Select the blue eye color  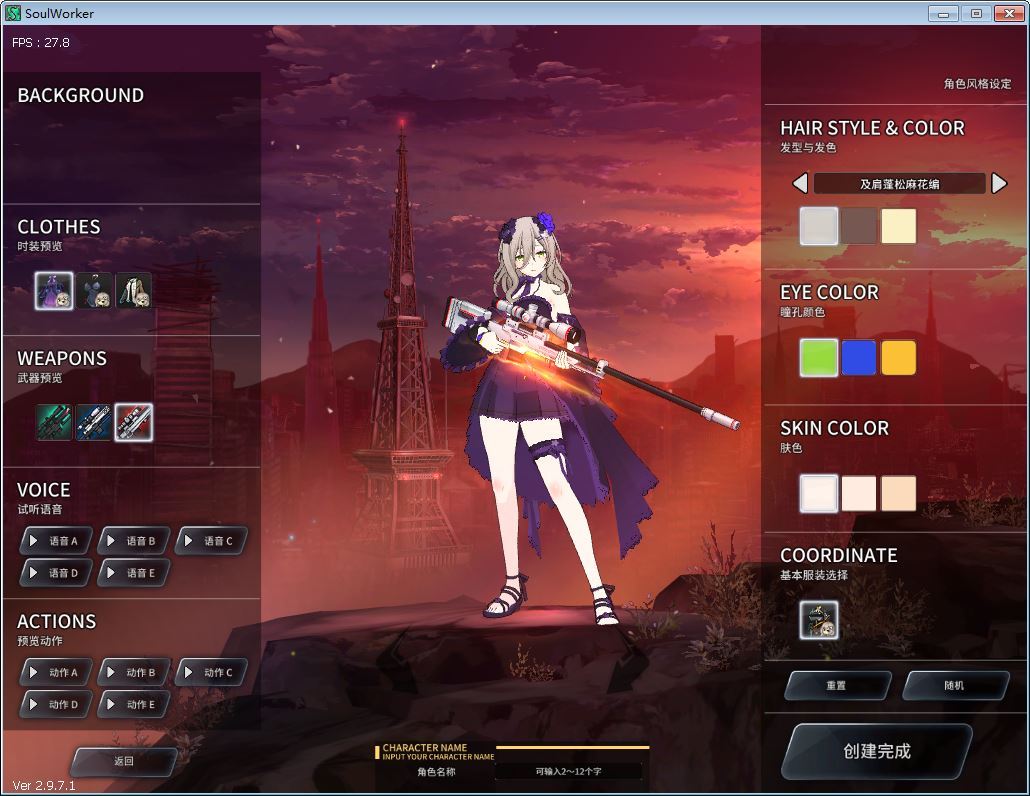858,358
